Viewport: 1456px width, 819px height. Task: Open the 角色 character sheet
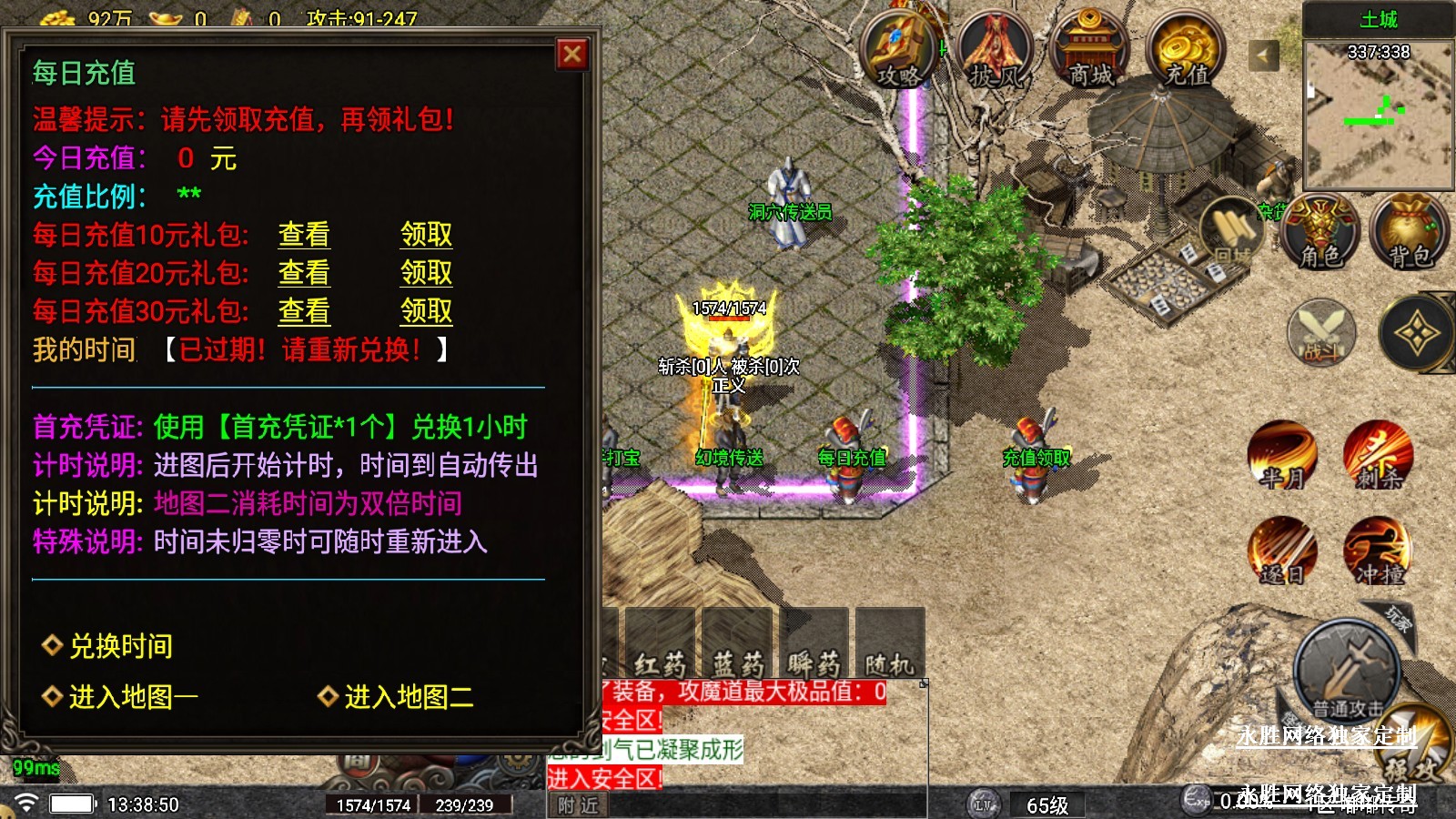point(1320,233)
